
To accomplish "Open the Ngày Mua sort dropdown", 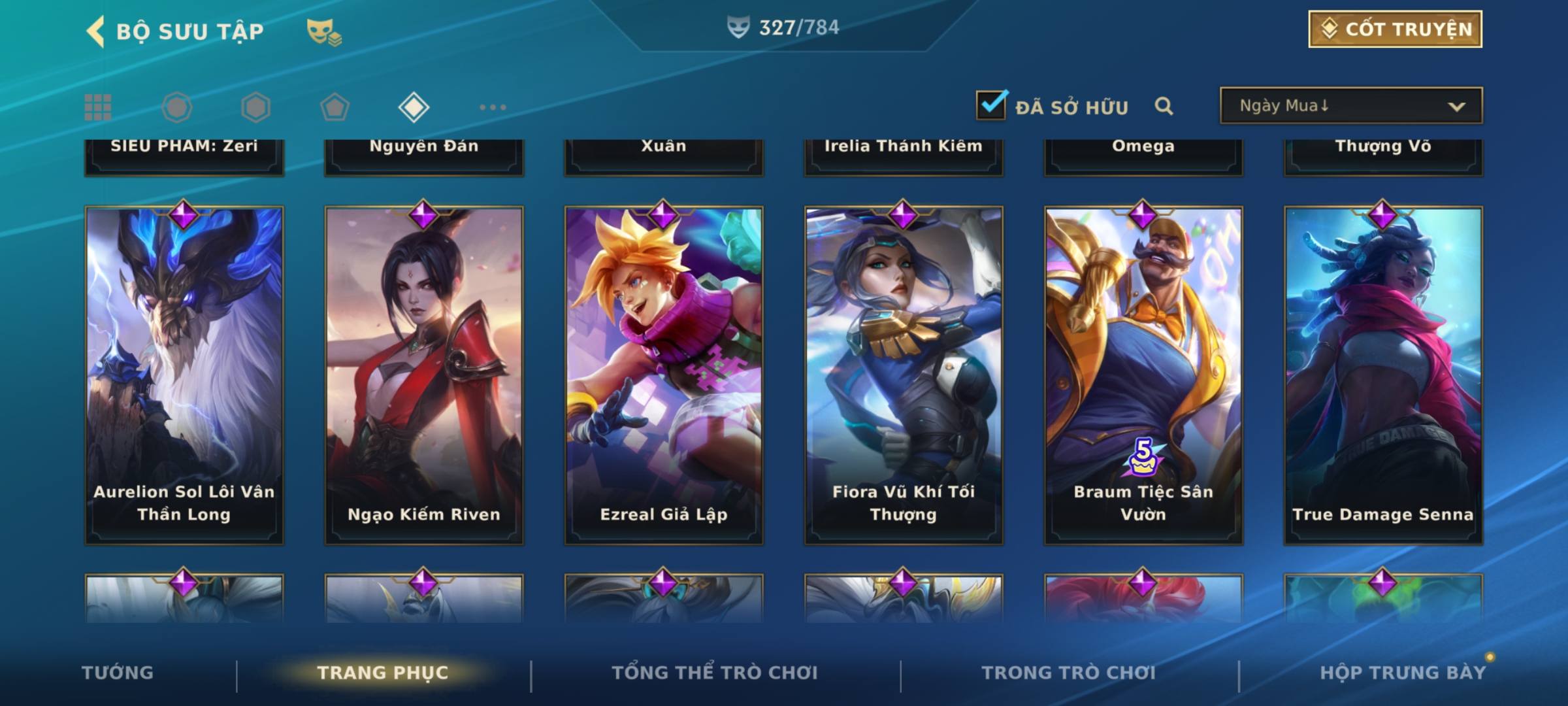I will [1350, 106].
